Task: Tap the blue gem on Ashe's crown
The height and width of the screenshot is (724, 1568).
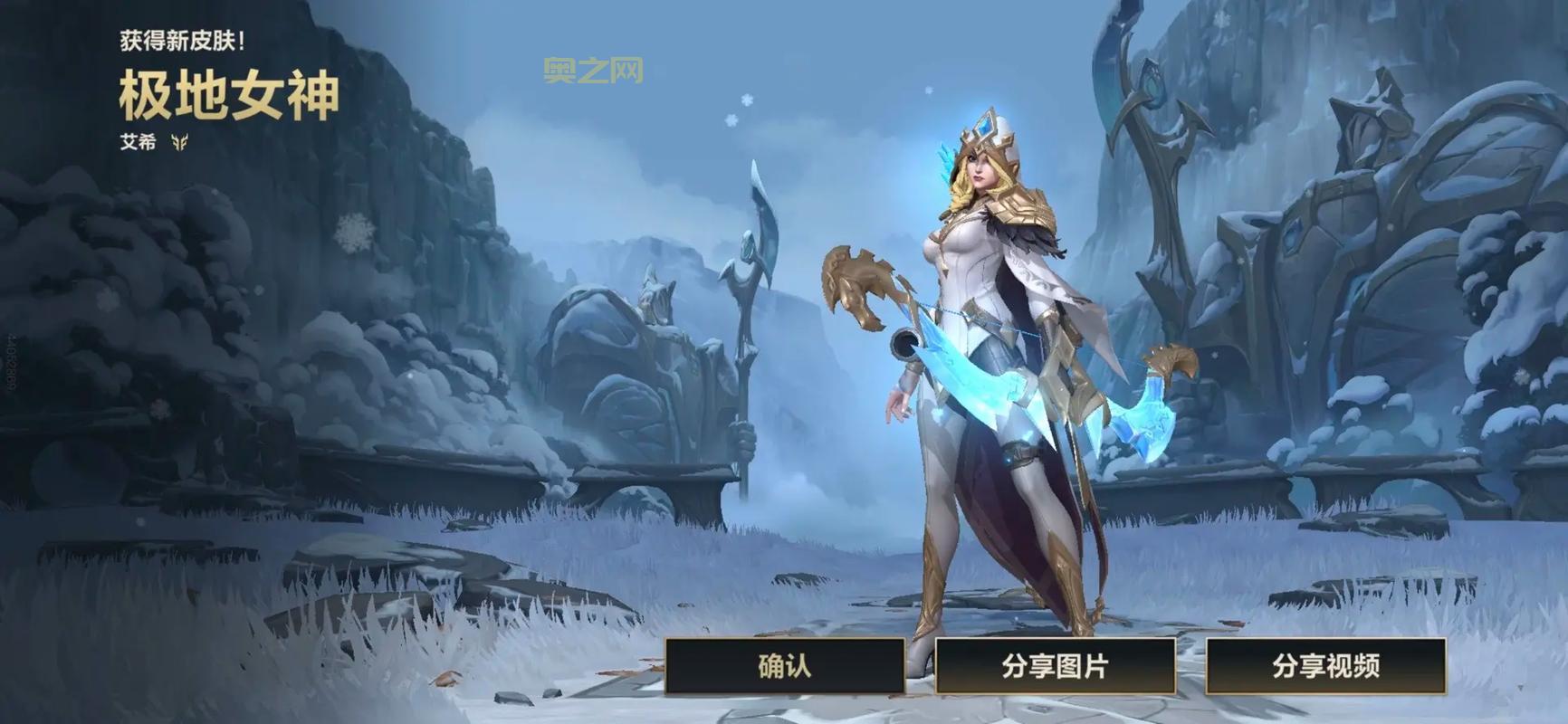Action: [x=985, y=125]
